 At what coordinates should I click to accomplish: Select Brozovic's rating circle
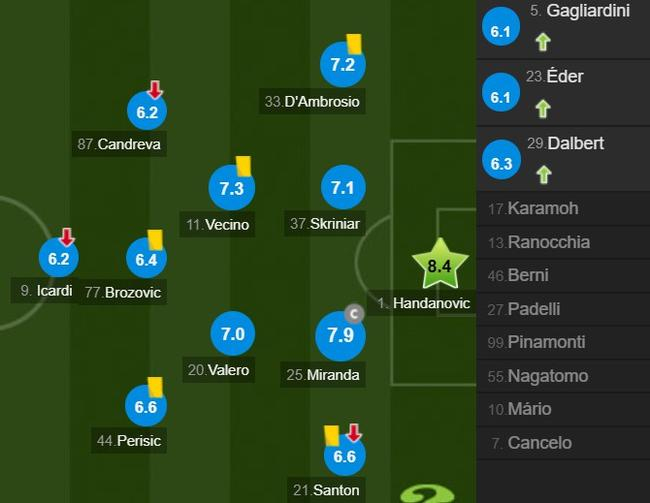(148, 259)
